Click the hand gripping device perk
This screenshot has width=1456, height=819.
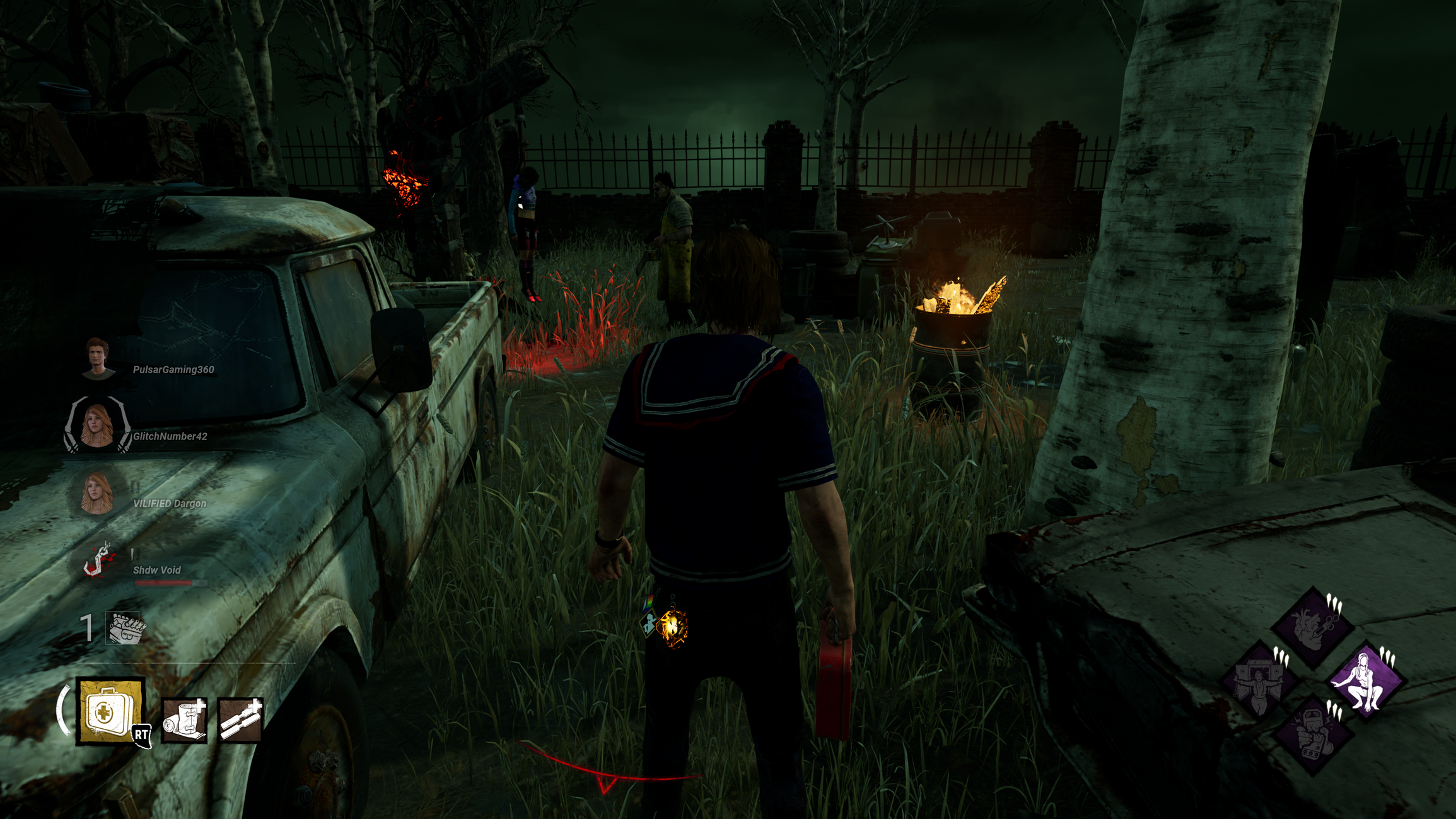(1312, 735)
